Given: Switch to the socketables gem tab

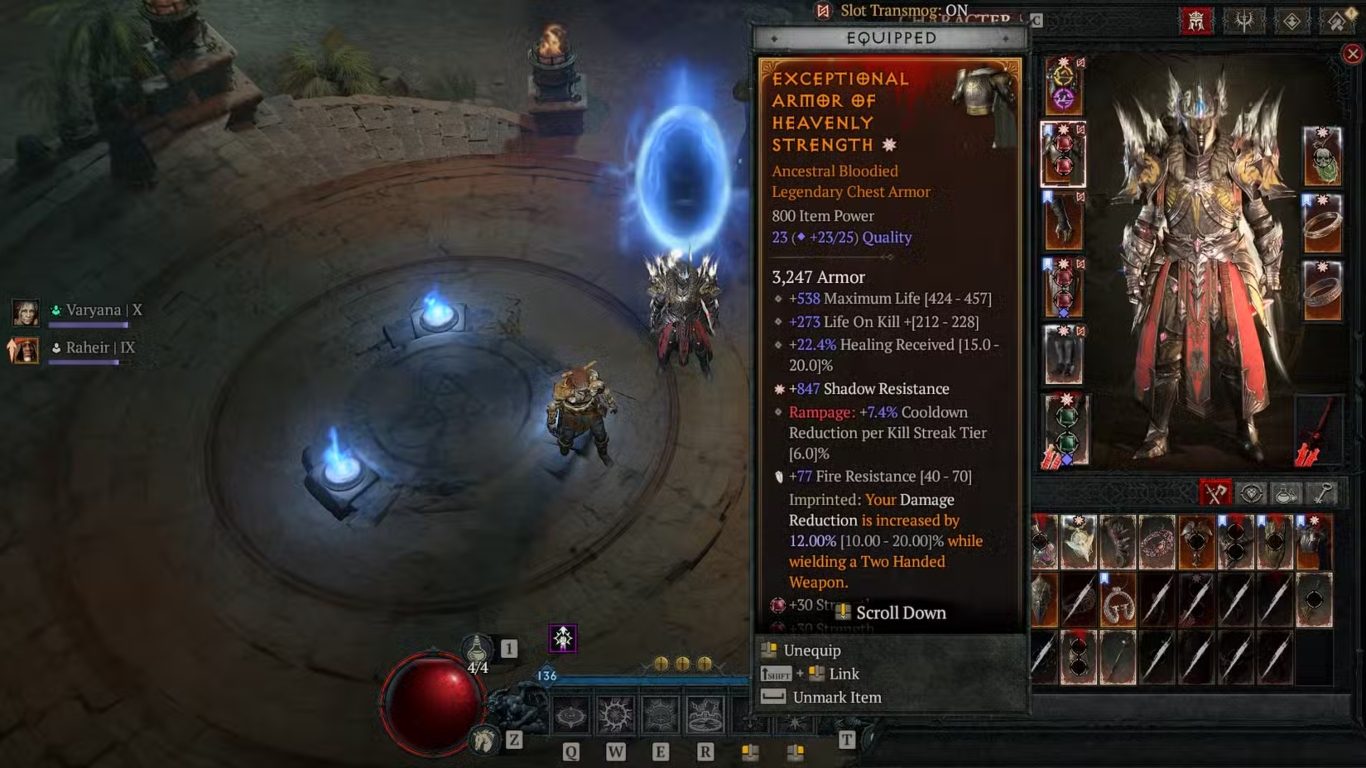Looking at the screenshot, I should pyautogui.click(x=1251, y=492).
